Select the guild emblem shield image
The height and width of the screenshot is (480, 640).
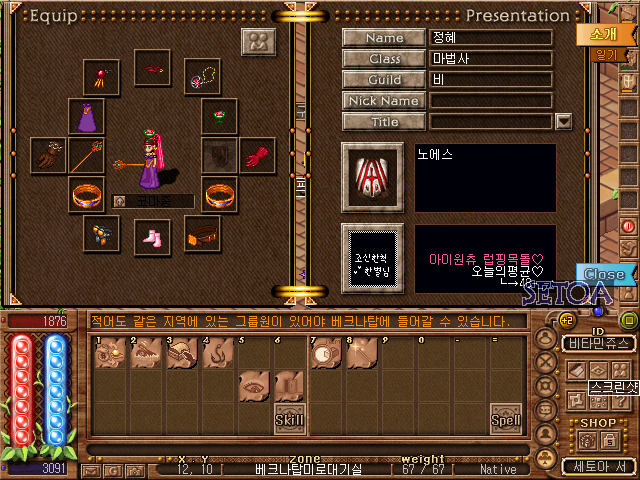372,177
